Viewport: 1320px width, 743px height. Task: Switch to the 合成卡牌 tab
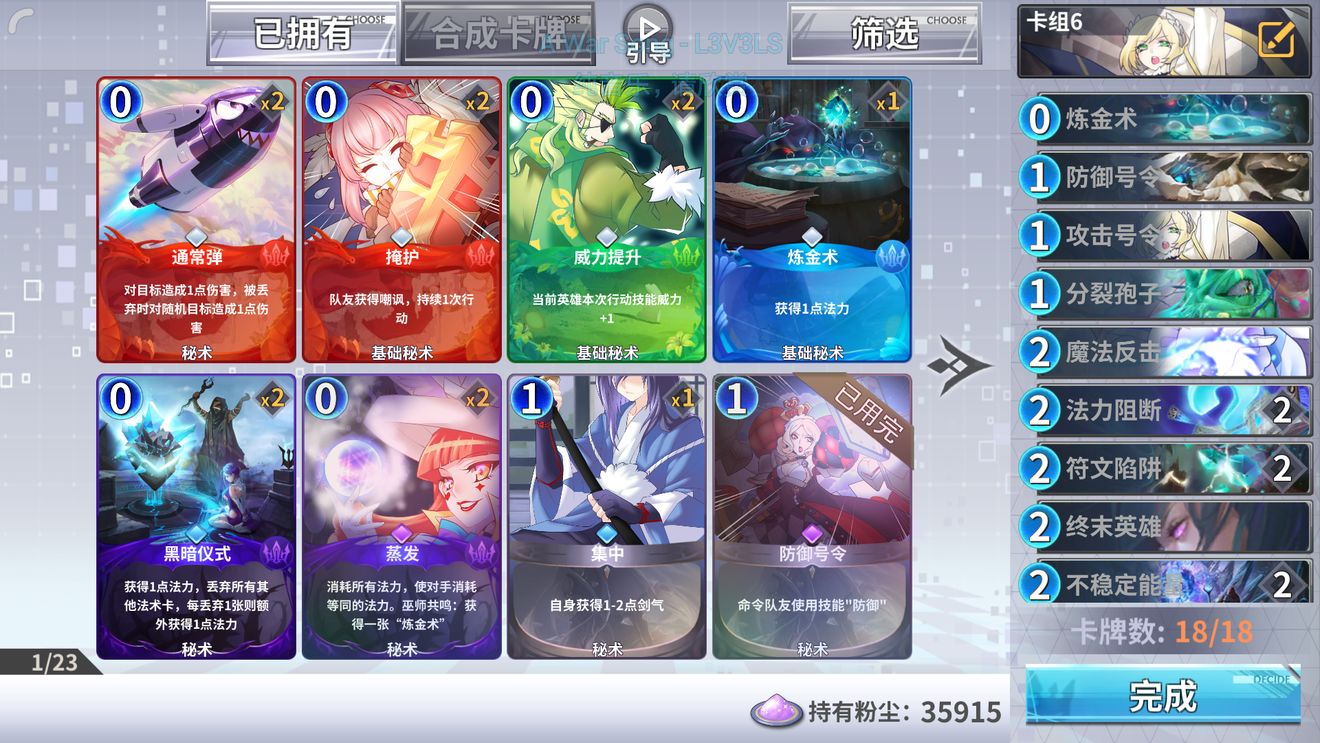click(497, 29)
